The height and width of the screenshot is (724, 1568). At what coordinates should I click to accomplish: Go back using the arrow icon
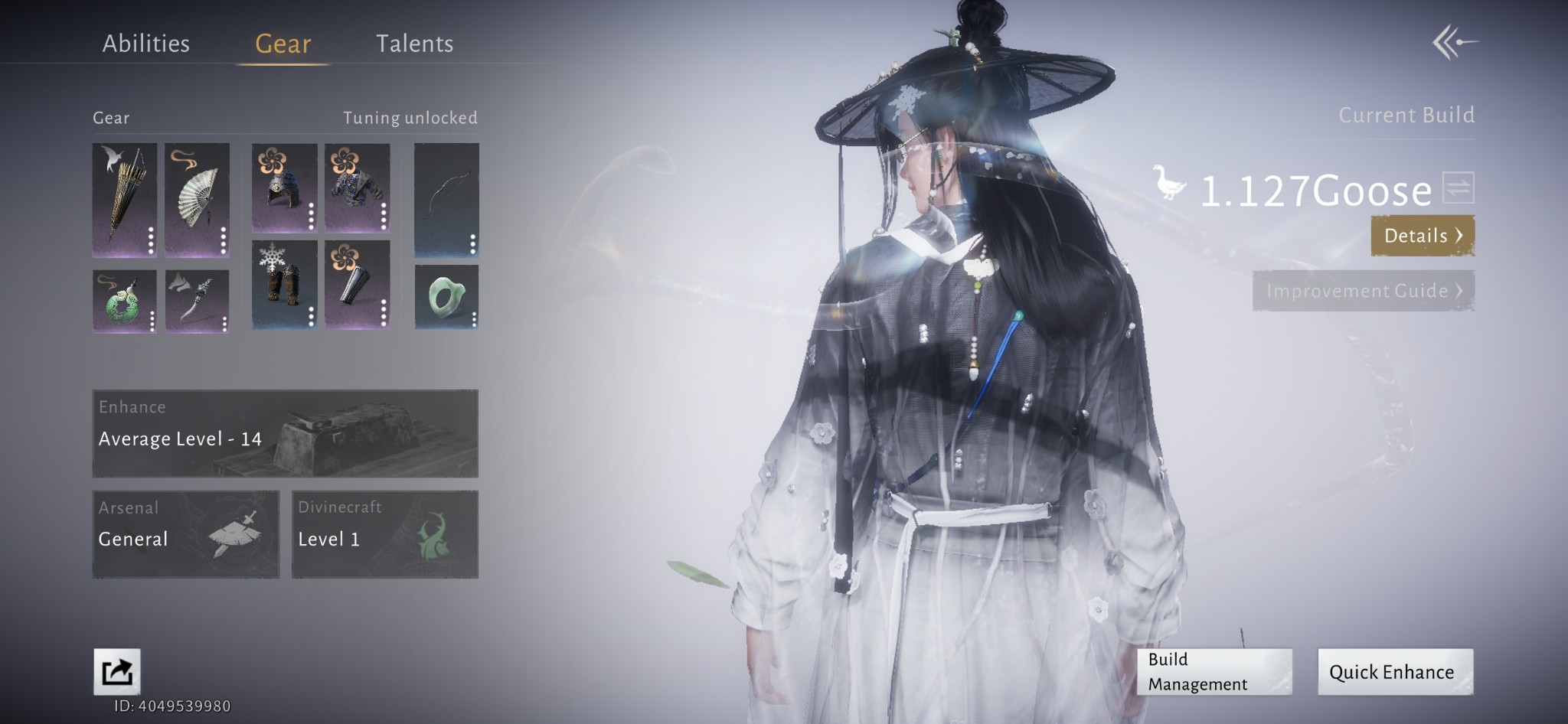[1454, 42]
